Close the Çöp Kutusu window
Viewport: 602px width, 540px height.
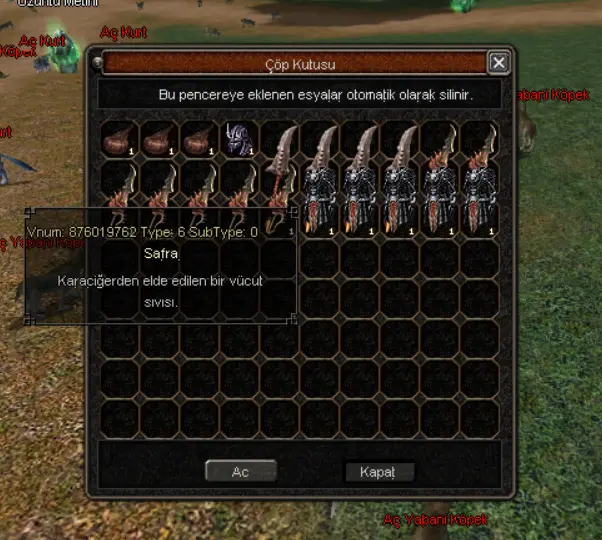click(x=498, y=63)
